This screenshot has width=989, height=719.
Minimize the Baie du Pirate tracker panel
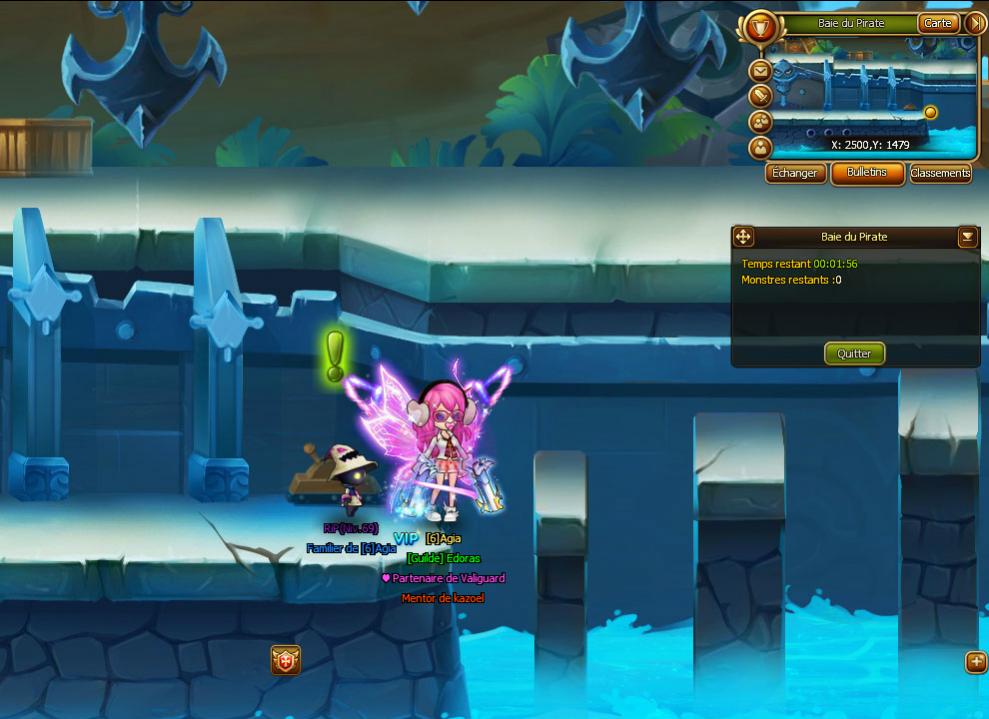pyautogui.click(x=967, y=237)
